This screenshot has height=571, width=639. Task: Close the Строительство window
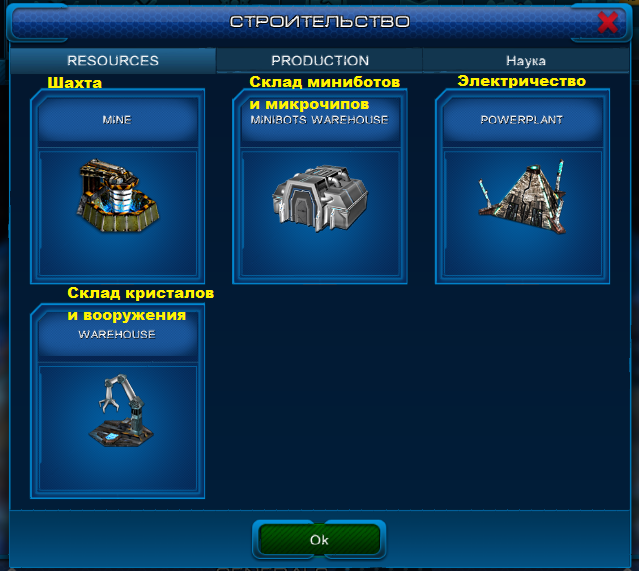[x=607, y=22]
